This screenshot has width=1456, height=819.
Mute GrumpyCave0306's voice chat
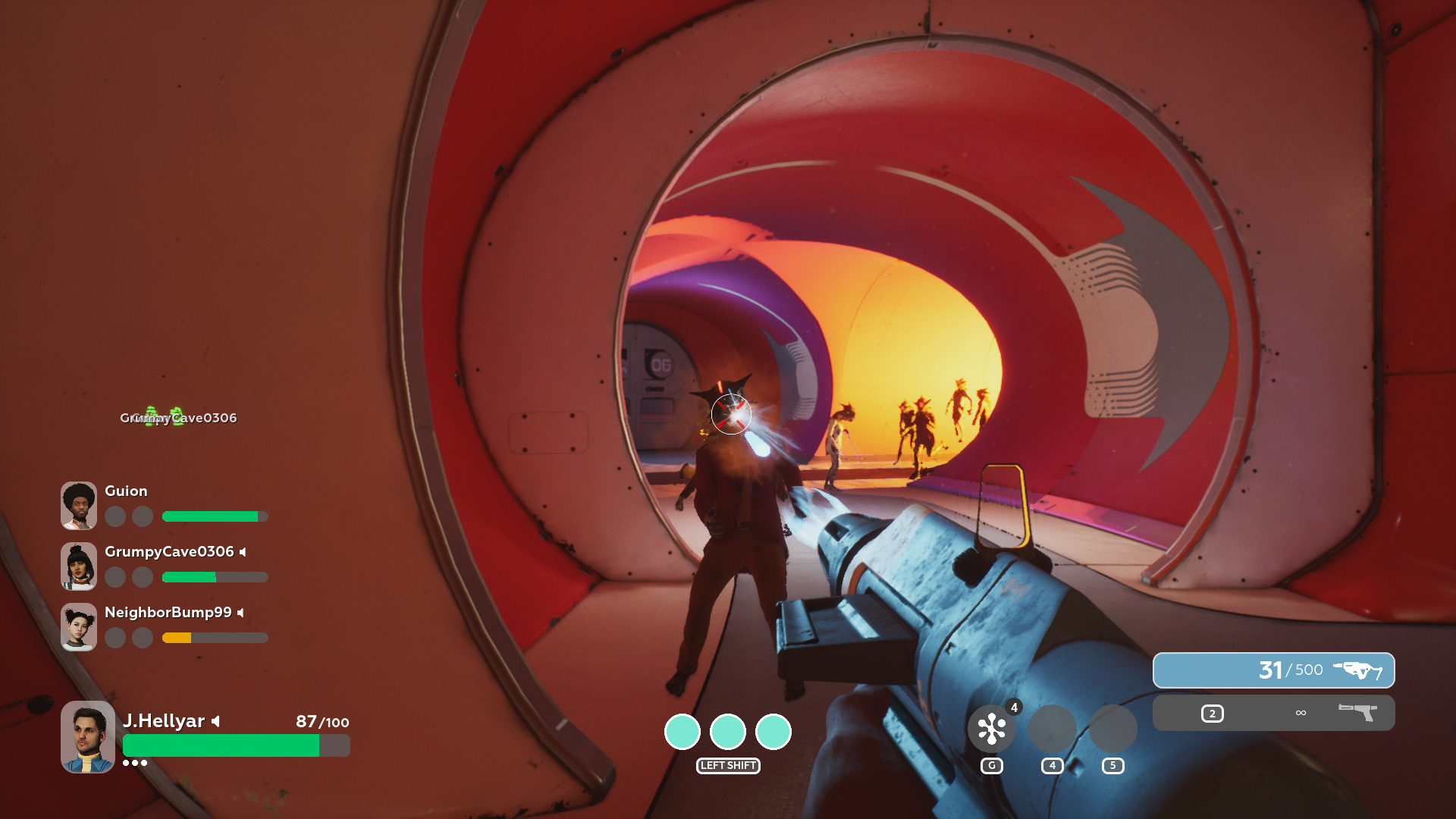pos(242,552)
